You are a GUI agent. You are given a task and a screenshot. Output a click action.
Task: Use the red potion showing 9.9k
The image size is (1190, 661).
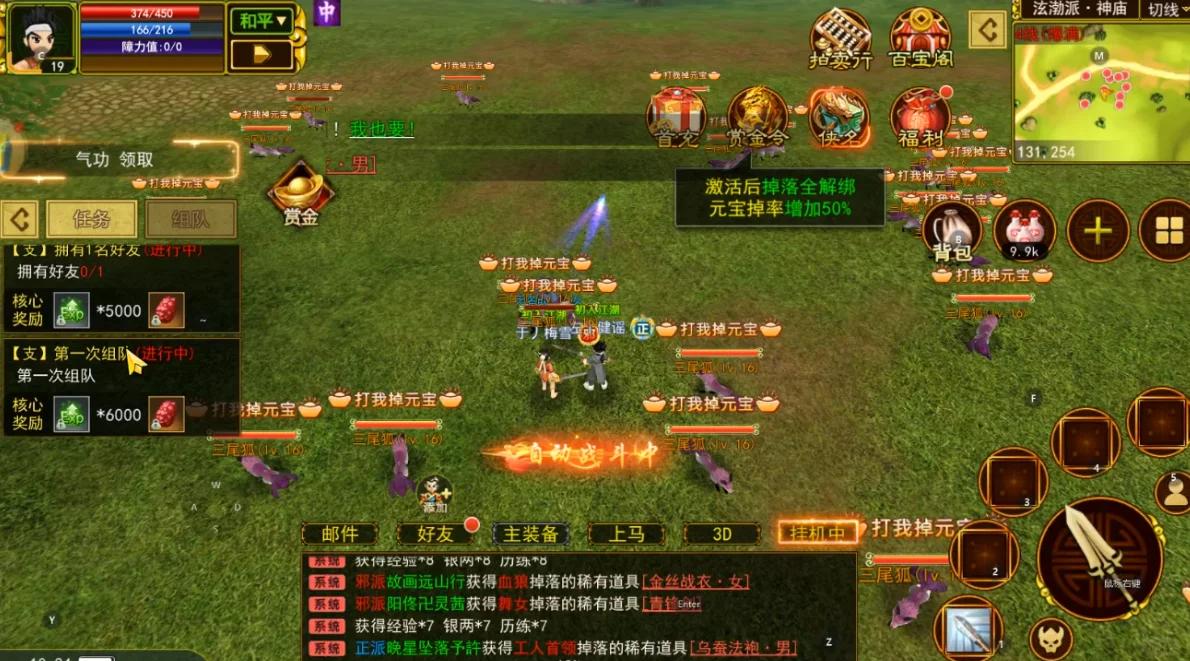tap(1024, 230)
